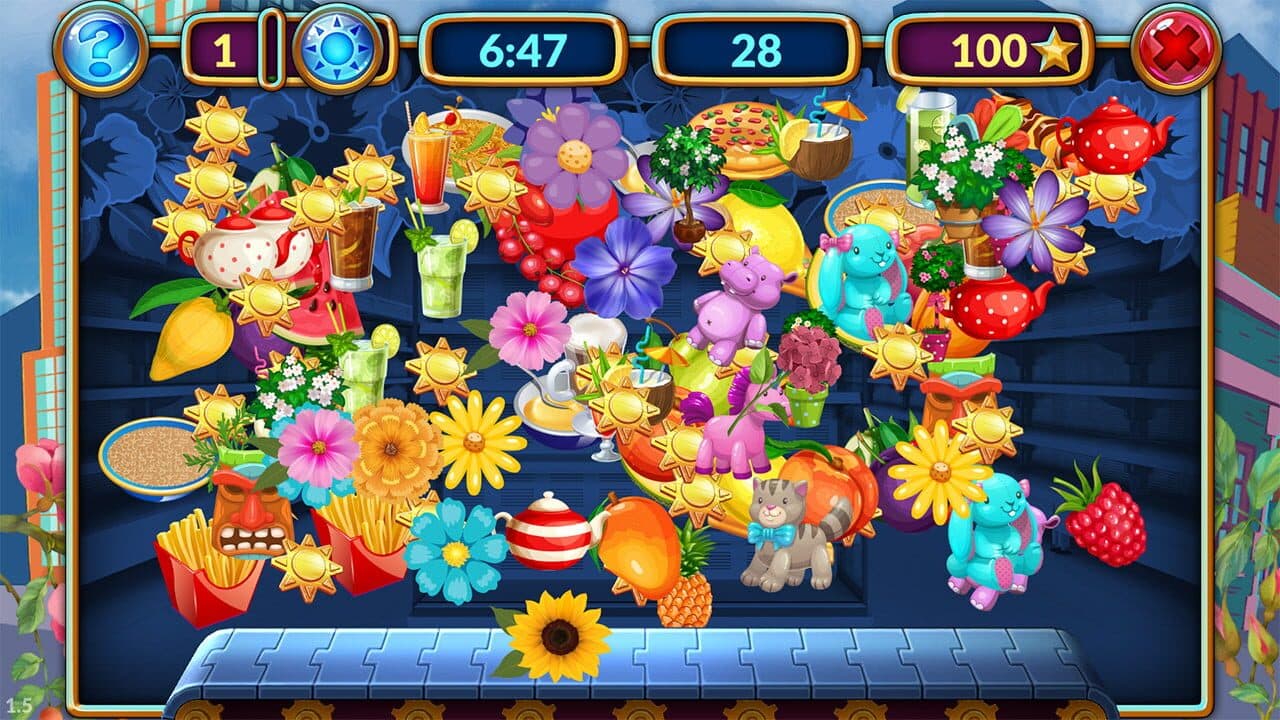The image size is (1280, 720).
Task: Click the tiki mask carving
Action: [250, 520]
